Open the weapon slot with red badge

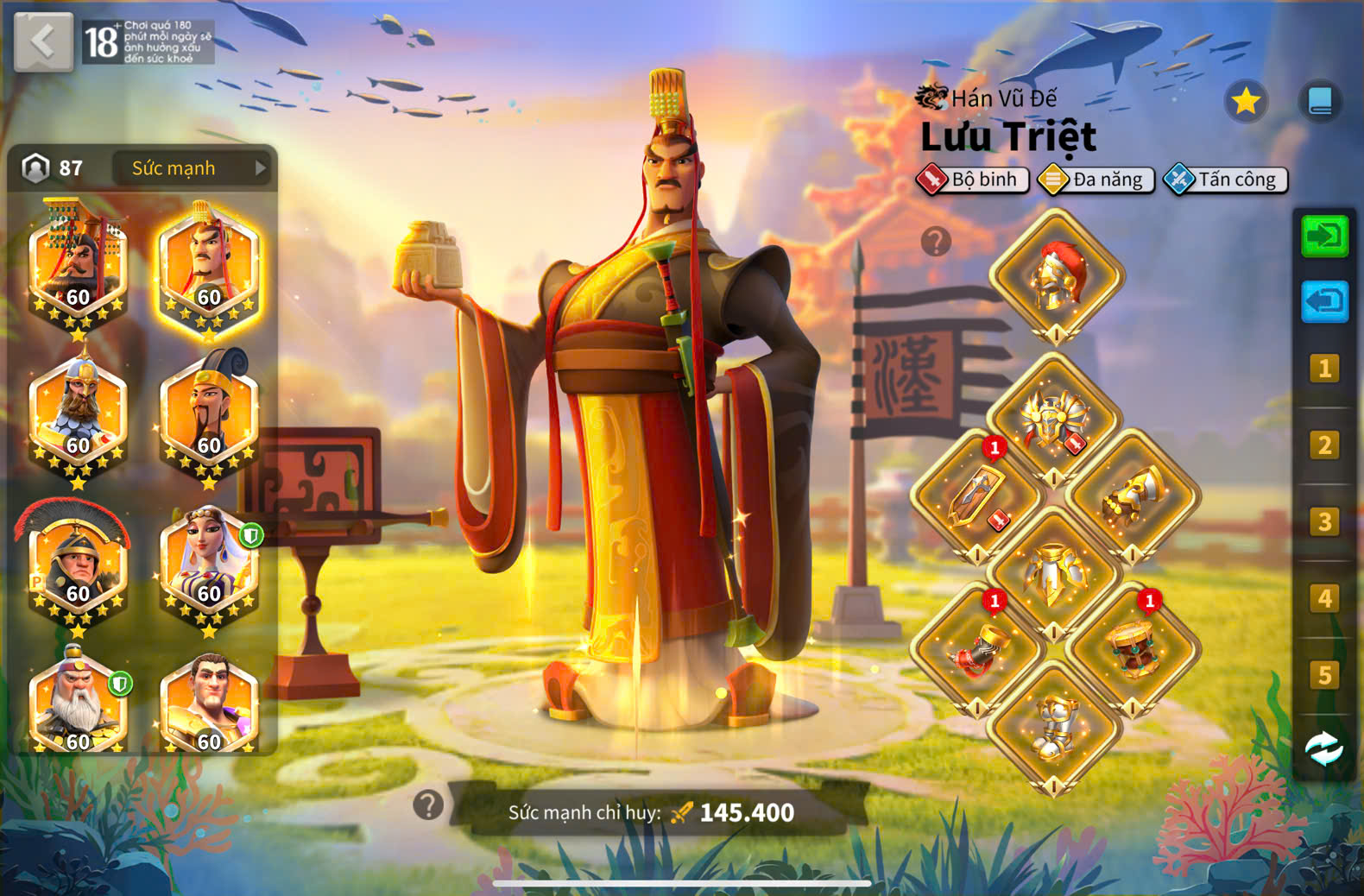977,496
